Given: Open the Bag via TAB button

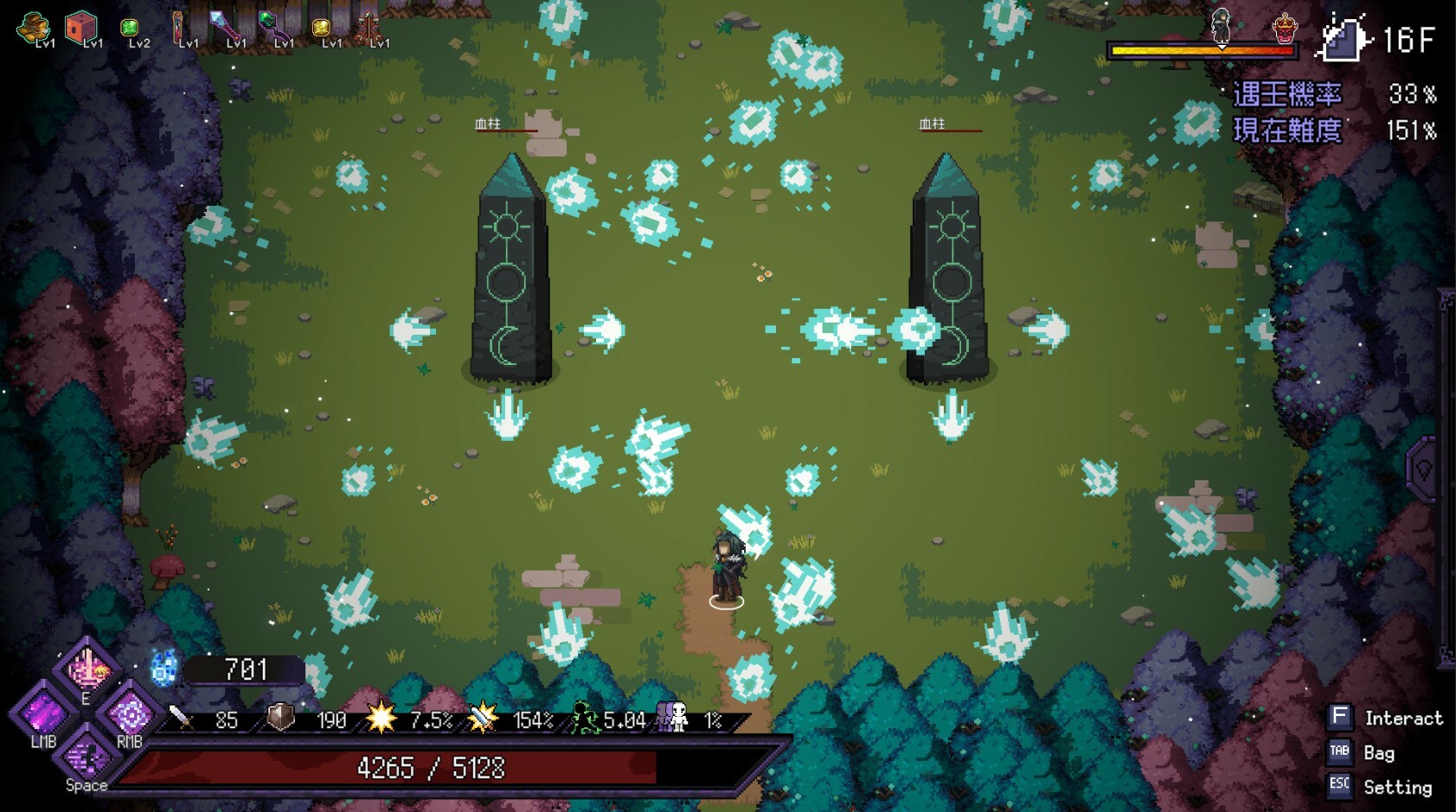Looking at the screenshot, I should (1339, 753).
